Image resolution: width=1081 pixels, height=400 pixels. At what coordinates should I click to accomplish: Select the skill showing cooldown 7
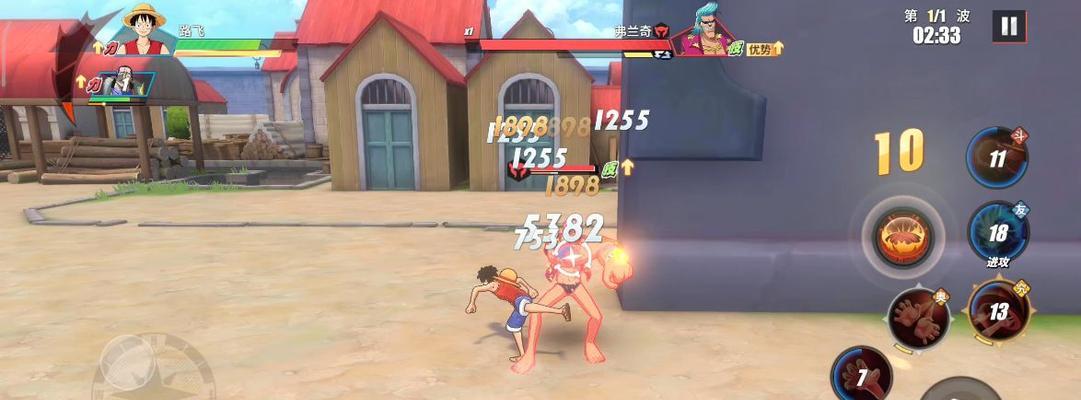coord(861,376)
